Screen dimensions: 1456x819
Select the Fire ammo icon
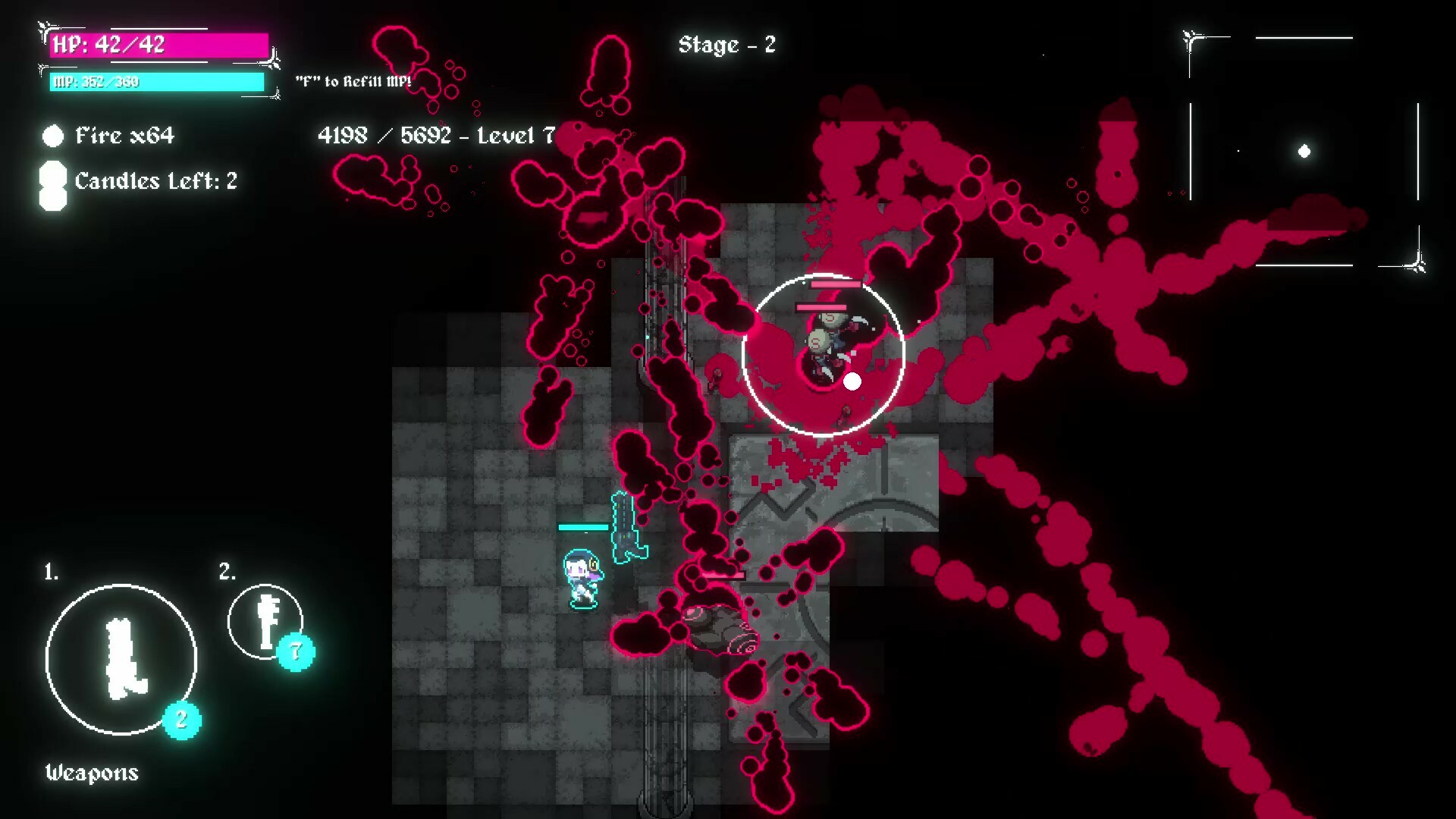click(52, 136)
